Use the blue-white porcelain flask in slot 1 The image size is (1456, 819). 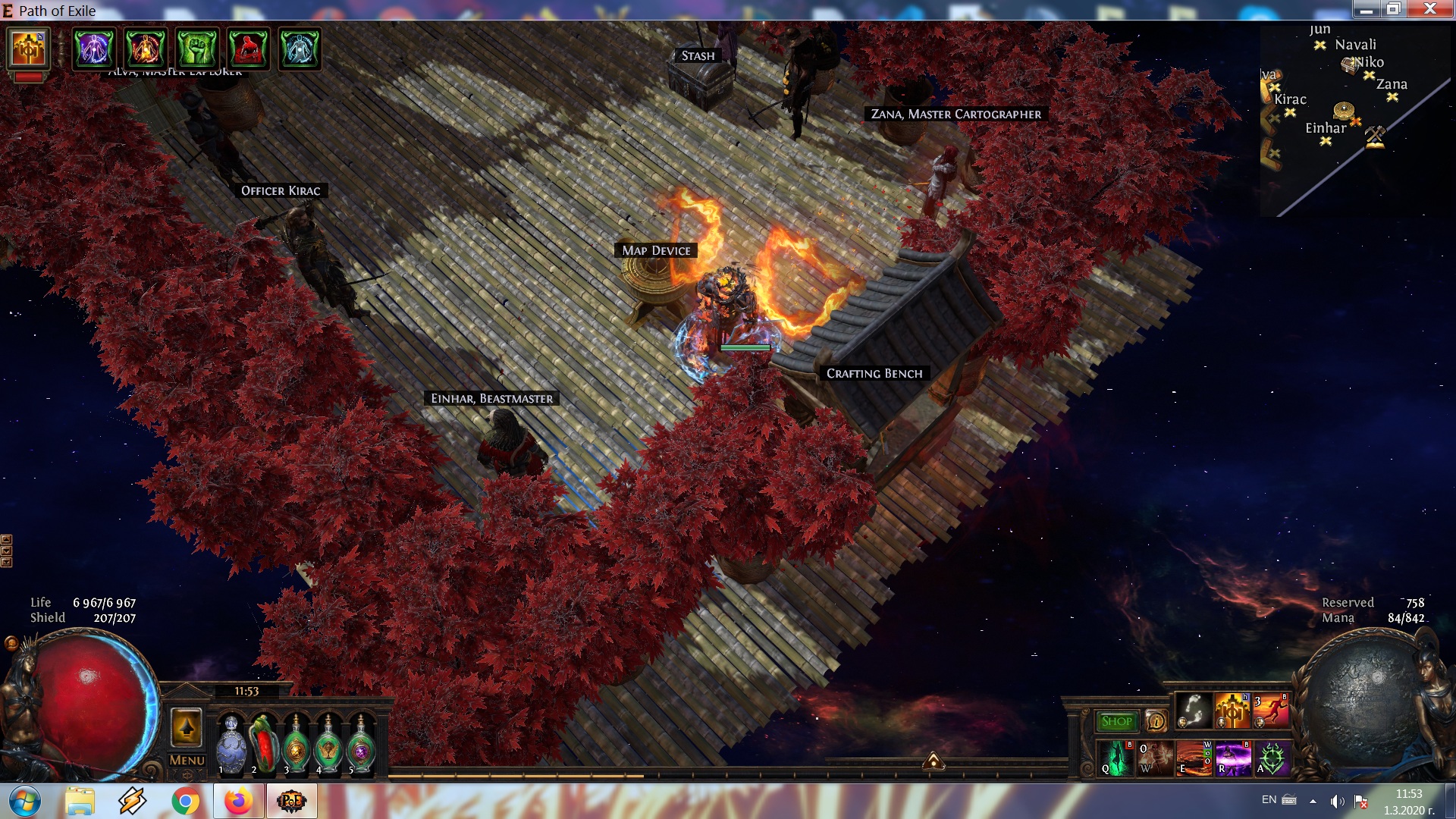pos(231,745)
